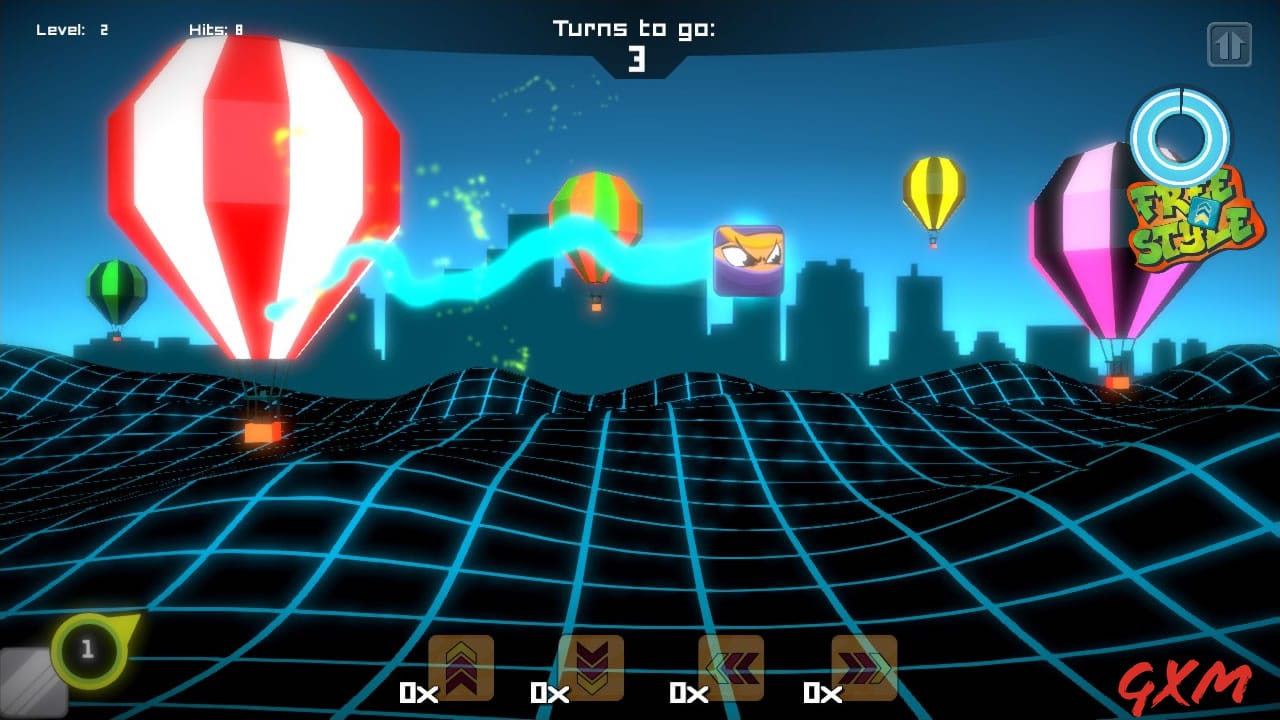Tap the yellow number 1 turn counter badge
Screen dimensions: 1280x720
point(86,650)
